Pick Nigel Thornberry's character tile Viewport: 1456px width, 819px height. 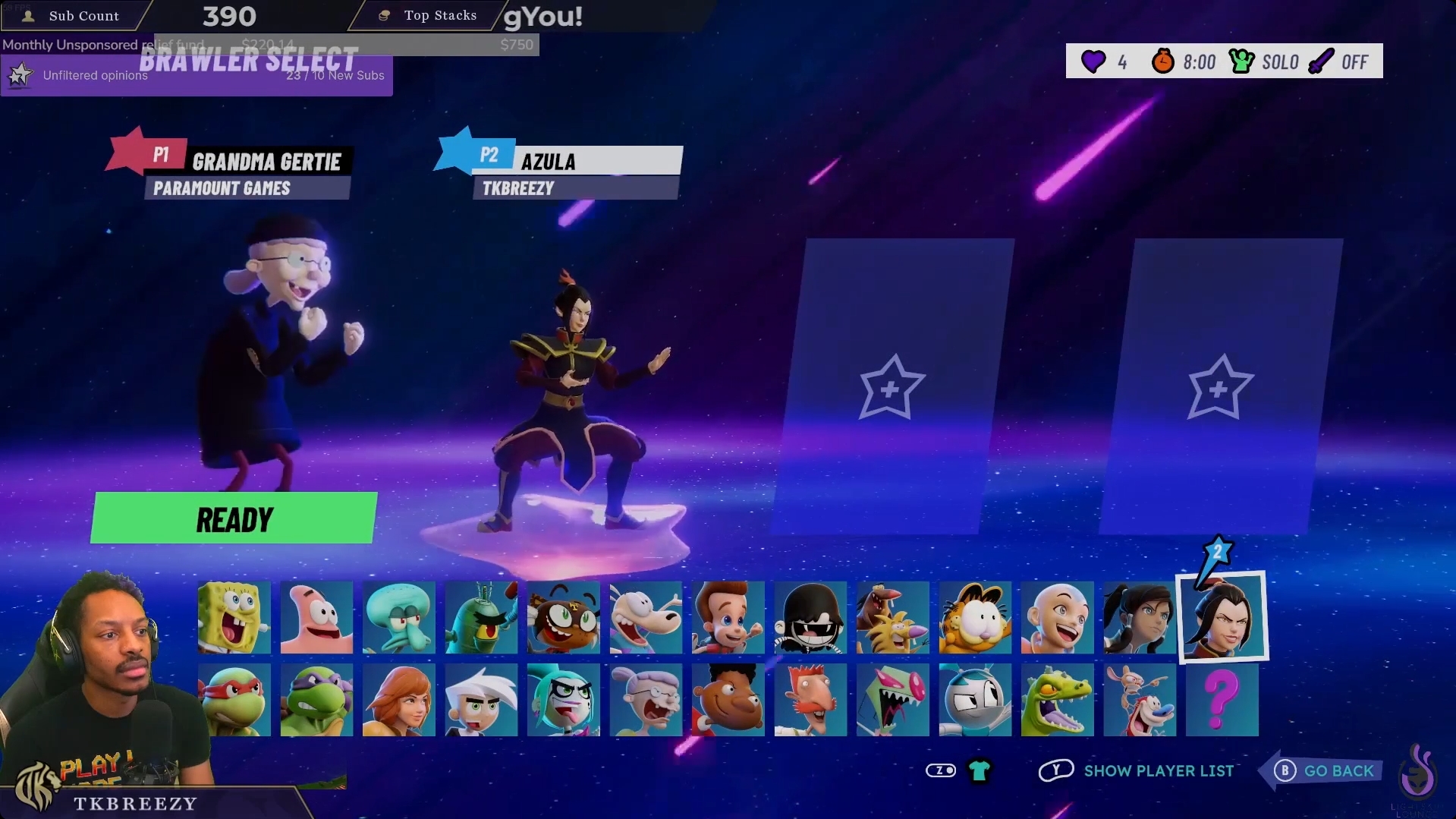[810, 700]
